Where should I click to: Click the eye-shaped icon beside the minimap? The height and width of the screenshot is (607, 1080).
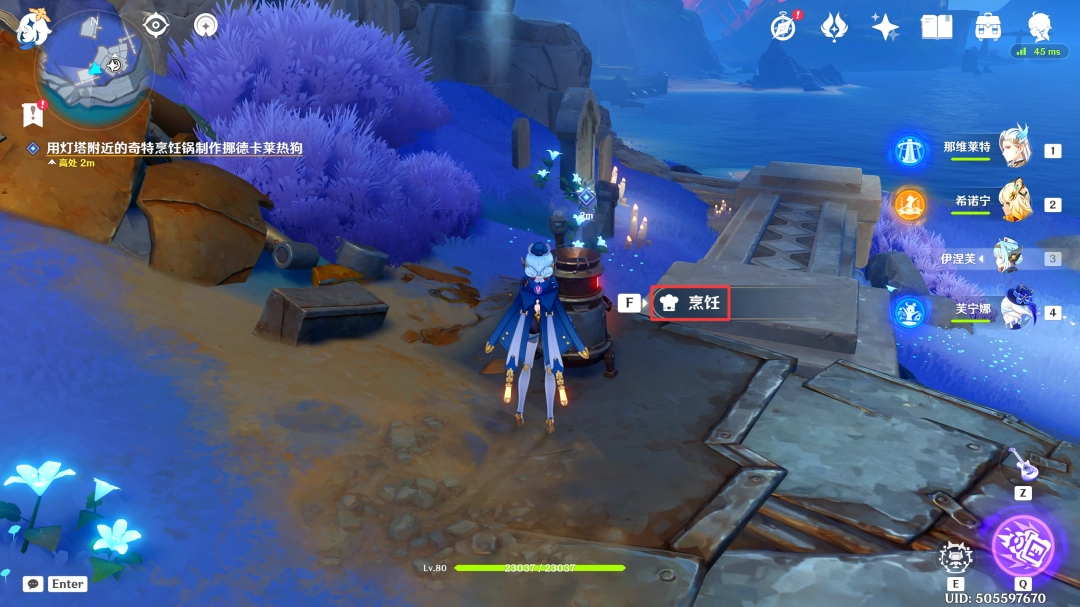click(x=155, y=25)
